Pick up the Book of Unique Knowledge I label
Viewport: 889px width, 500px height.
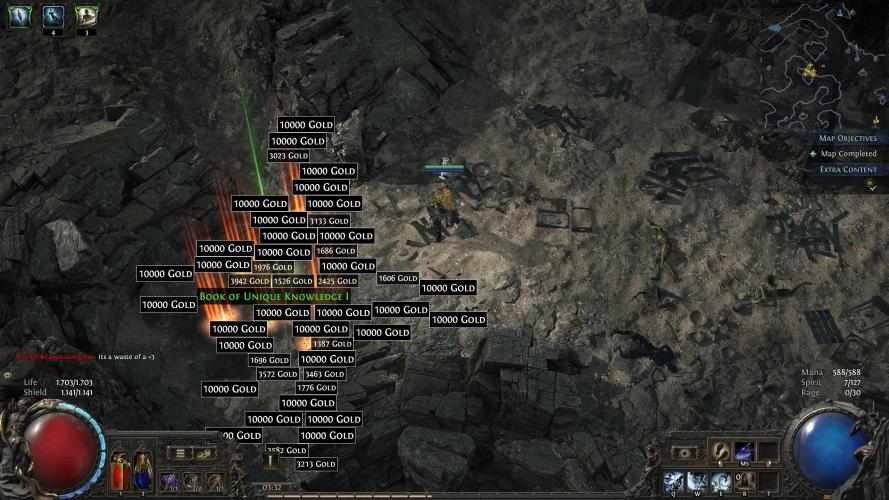coord(274,297)
